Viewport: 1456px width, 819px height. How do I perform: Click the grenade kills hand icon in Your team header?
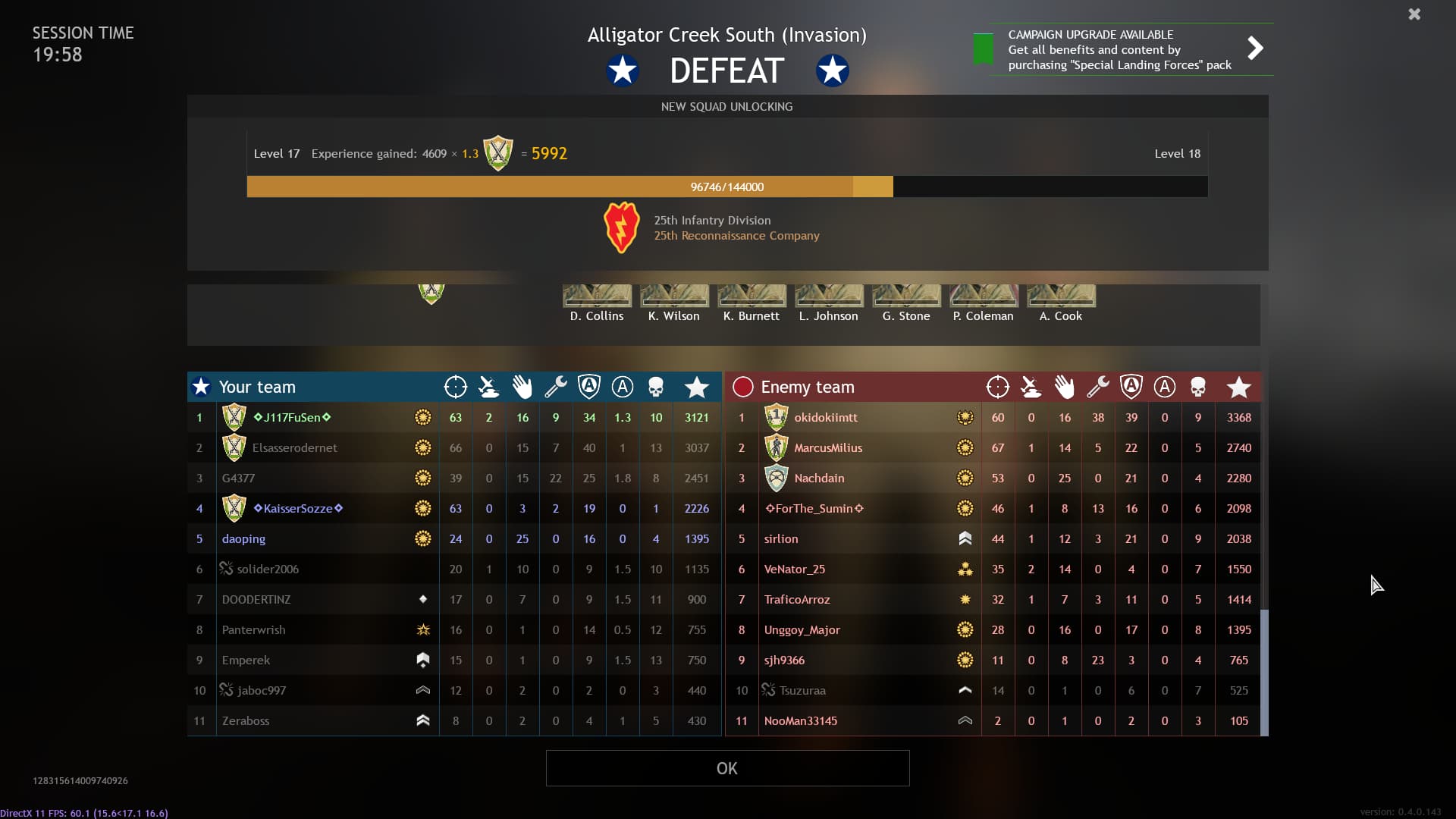point(522,387)
